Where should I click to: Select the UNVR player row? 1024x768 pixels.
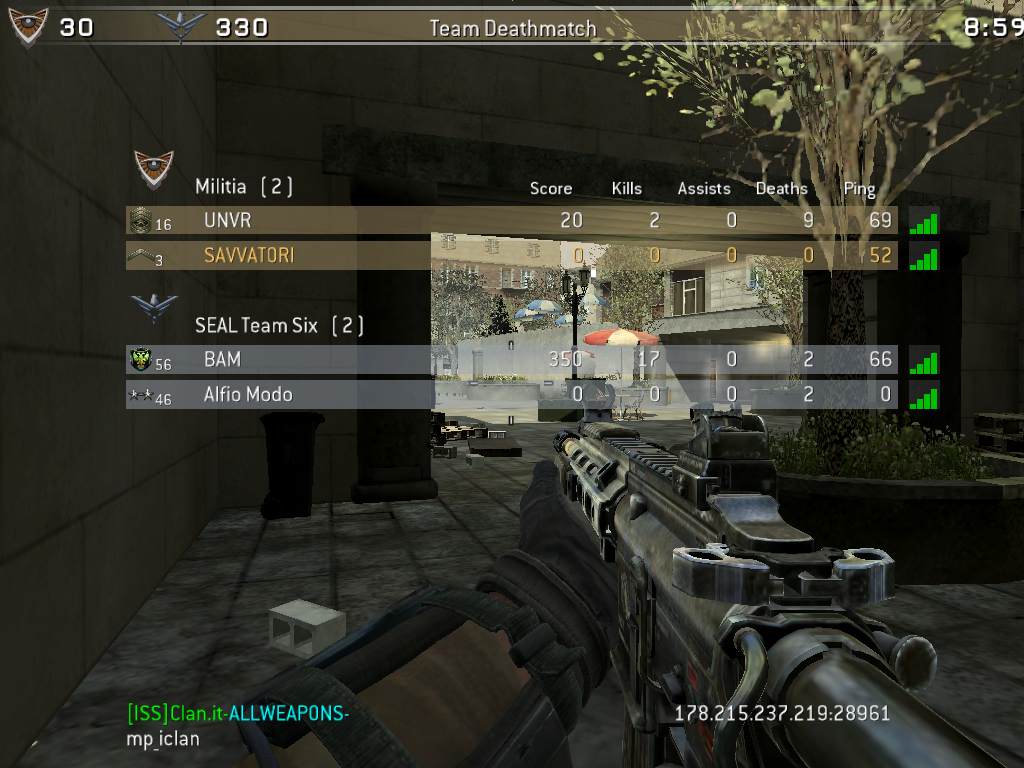[x=511, y=220]
